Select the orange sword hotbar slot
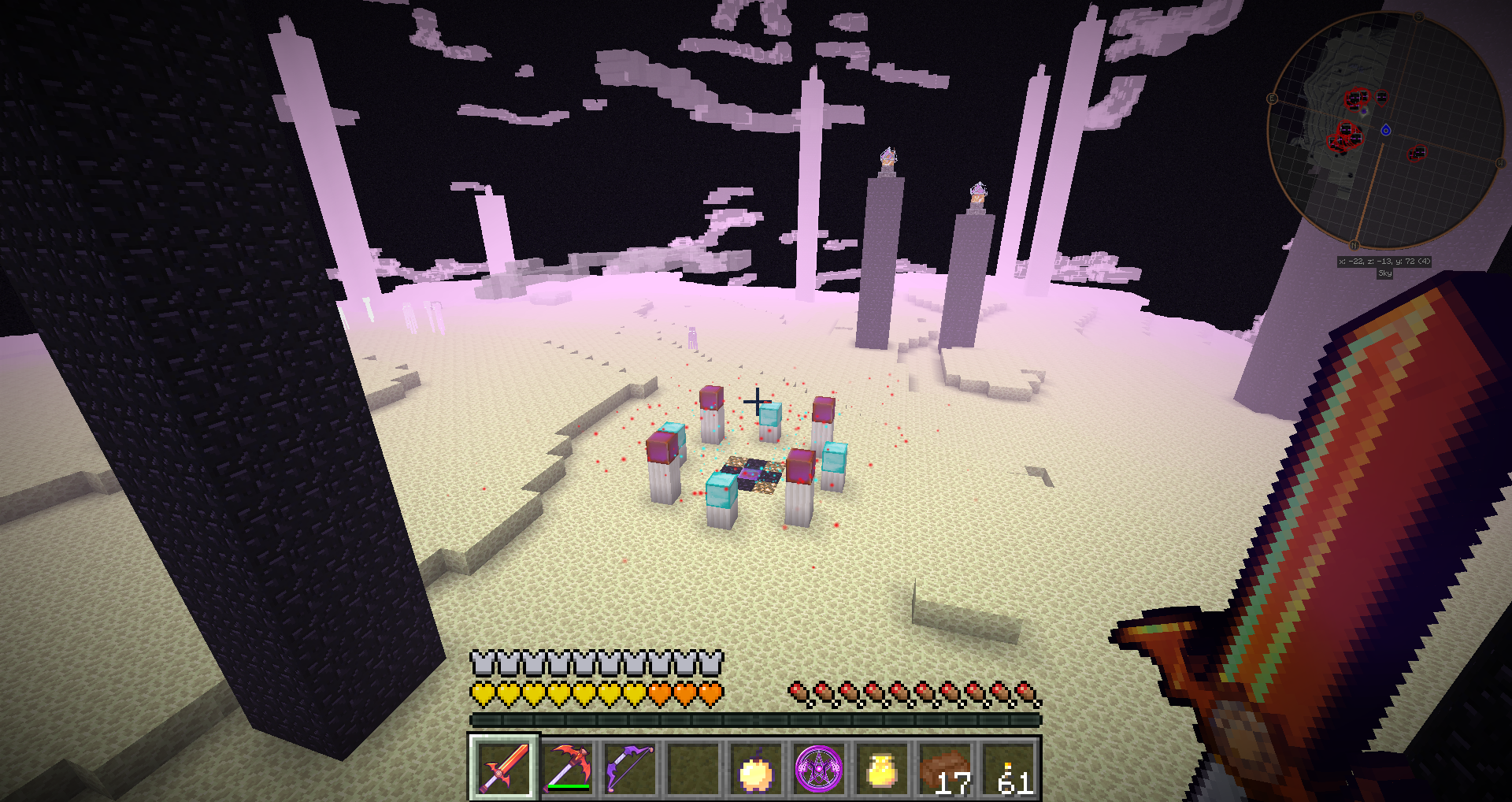The image size is (1512, 802). (x=504, y=767)
